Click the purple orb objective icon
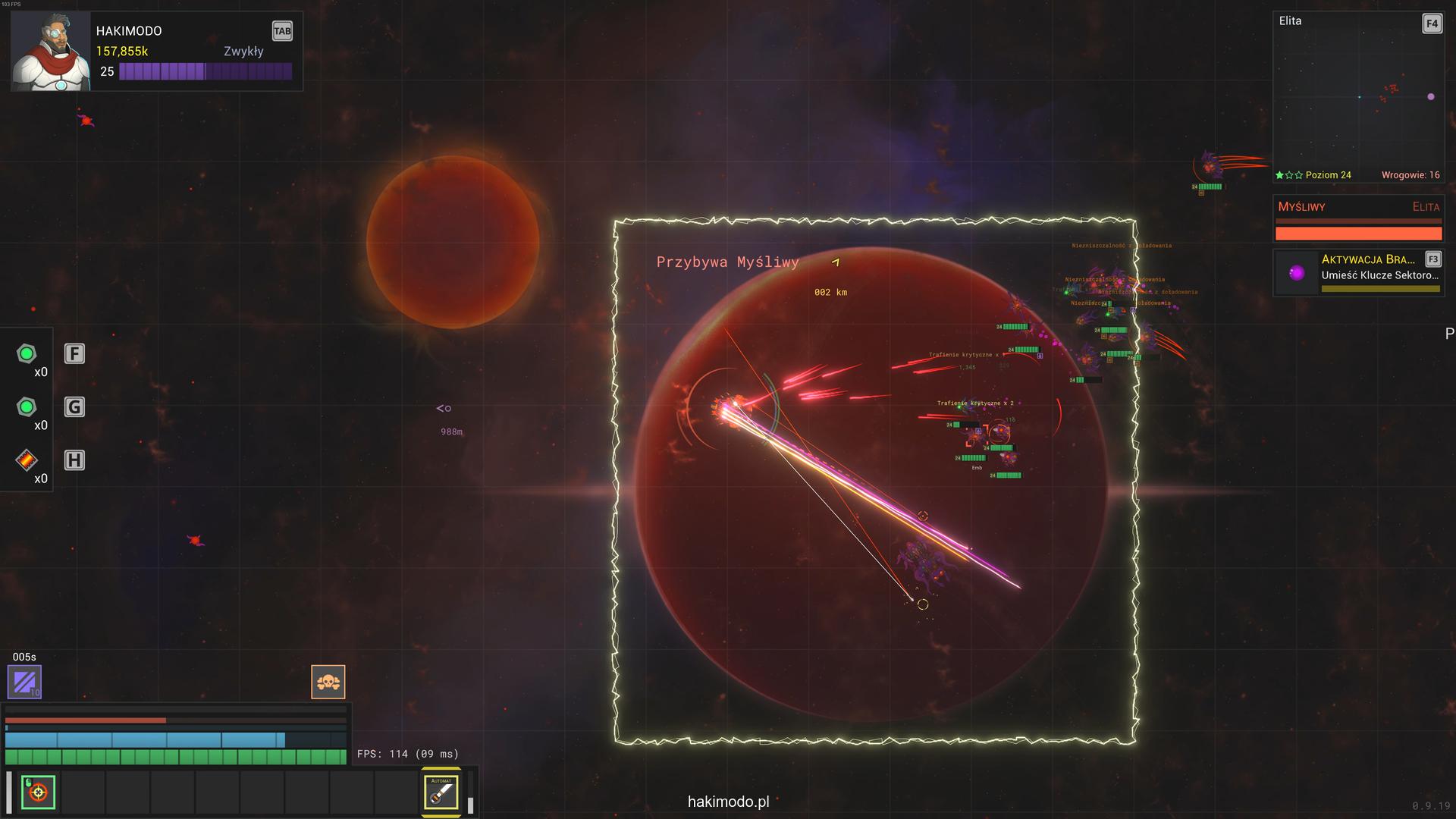Viewport: 1456px width, 819px height. coord(1297,273)
